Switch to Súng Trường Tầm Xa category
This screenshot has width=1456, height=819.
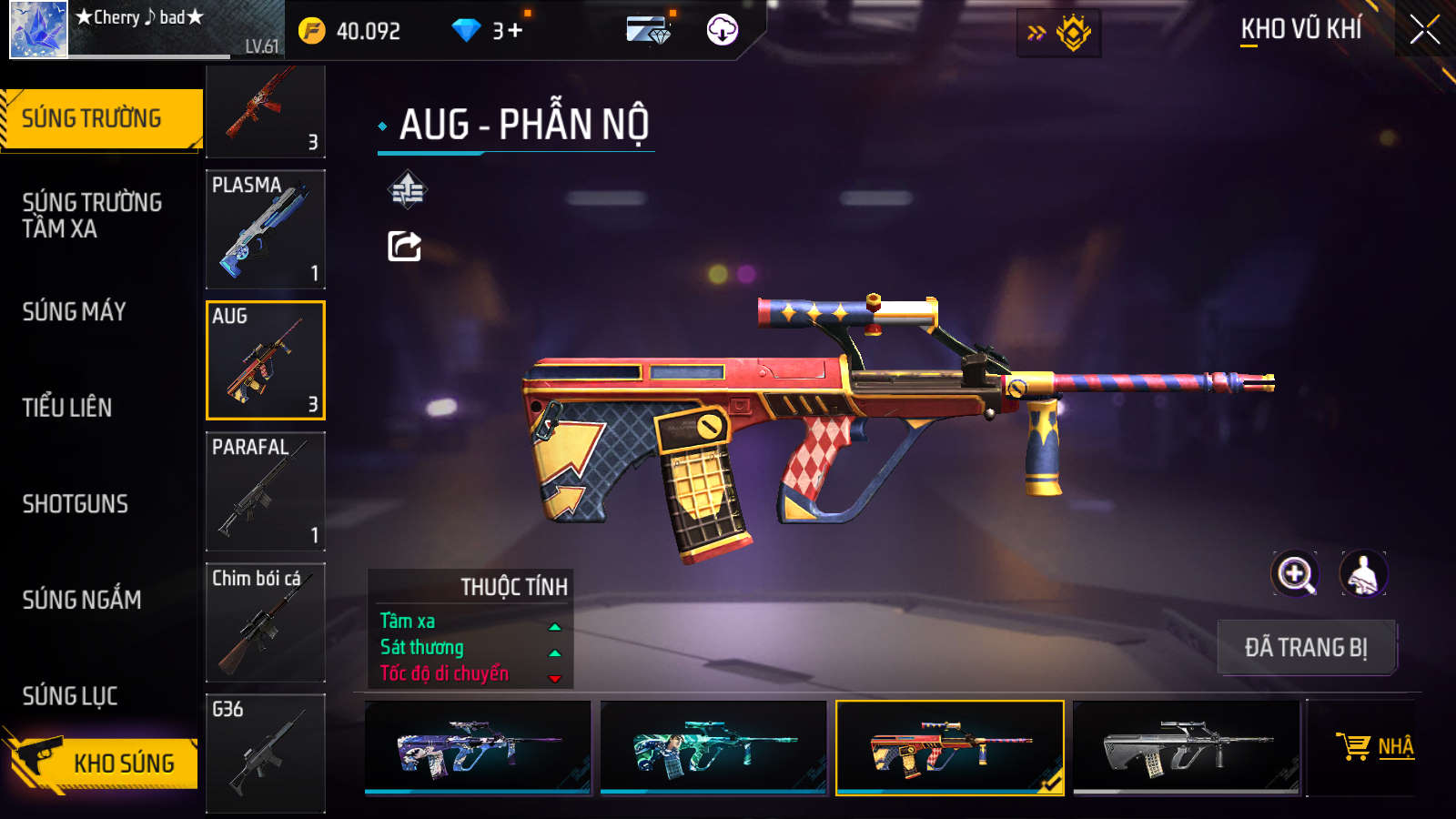[92, 216]
